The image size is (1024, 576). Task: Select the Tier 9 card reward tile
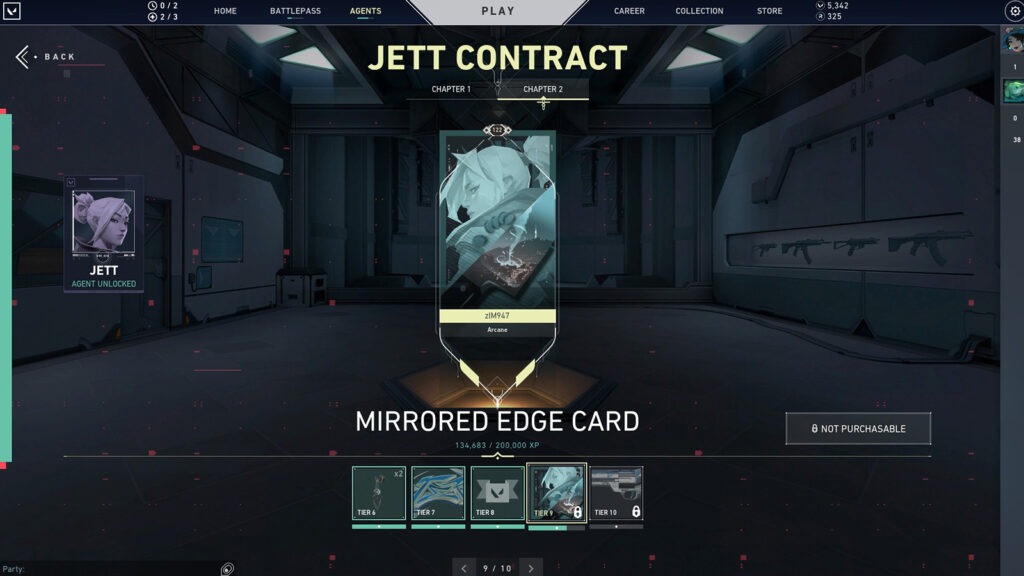click(556, 493)
